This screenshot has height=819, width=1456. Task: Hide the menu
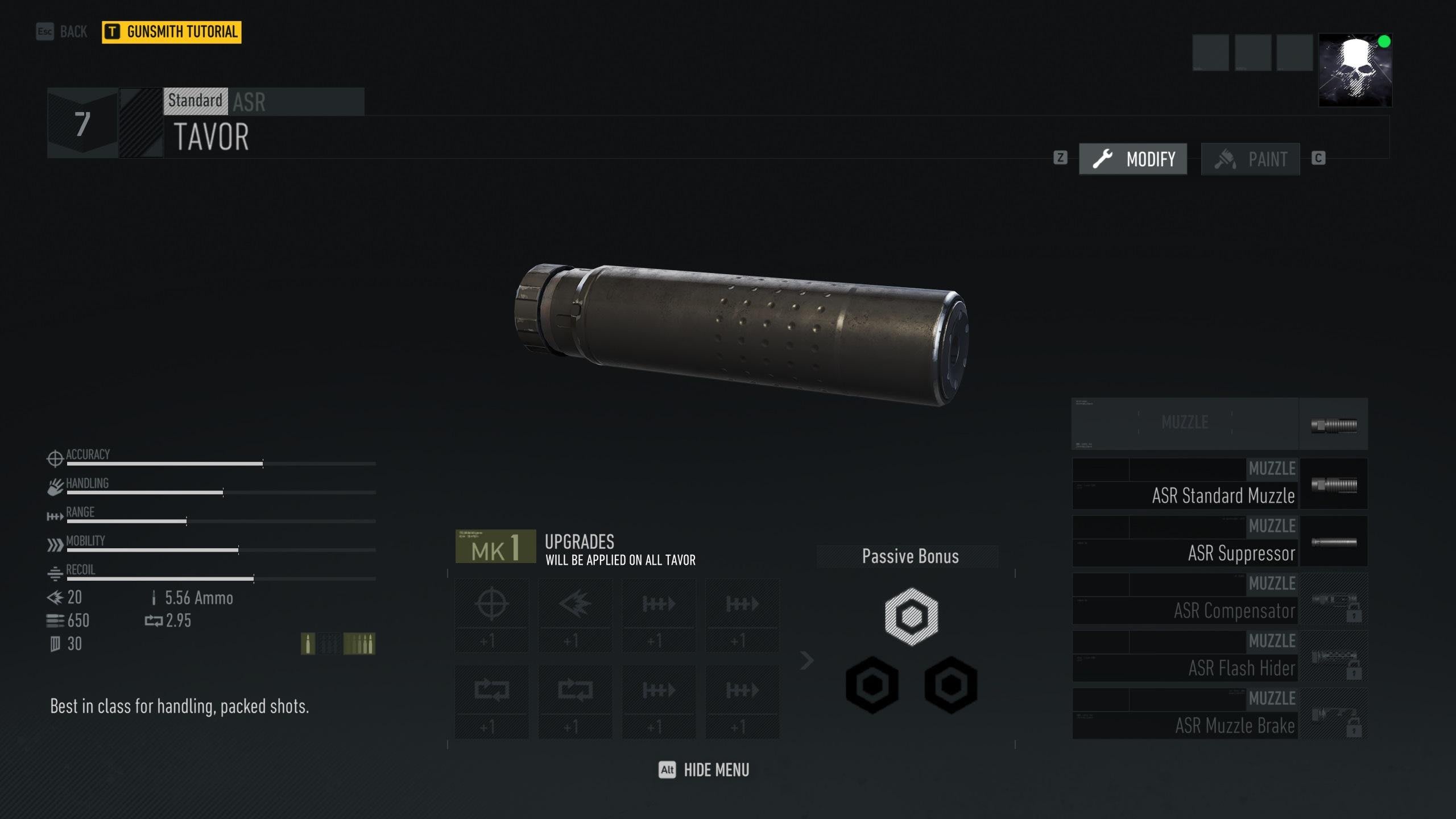click(704, 770)
